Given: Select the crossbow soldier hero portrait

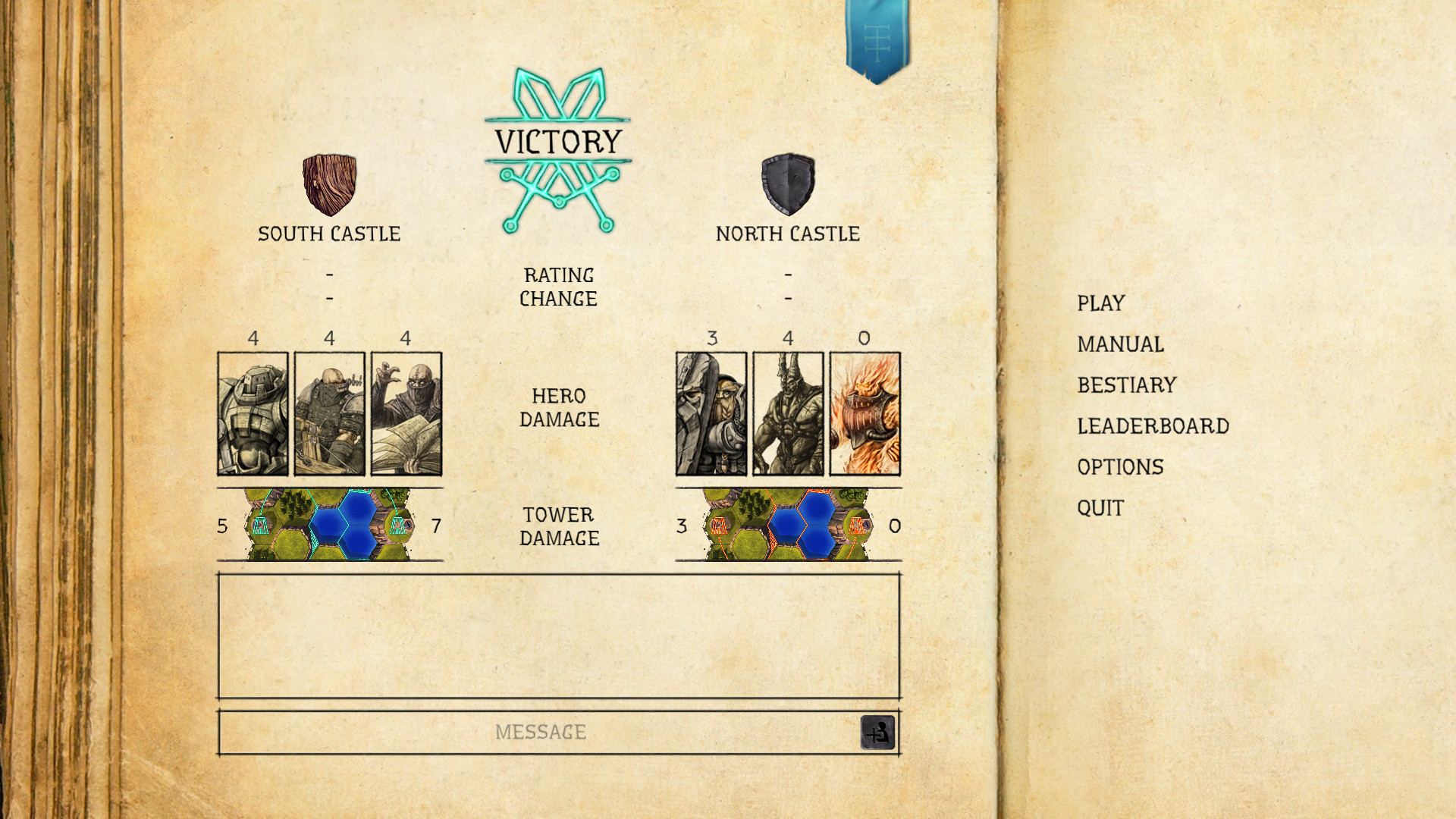Looking at the screenshot, I should point(329,414).
